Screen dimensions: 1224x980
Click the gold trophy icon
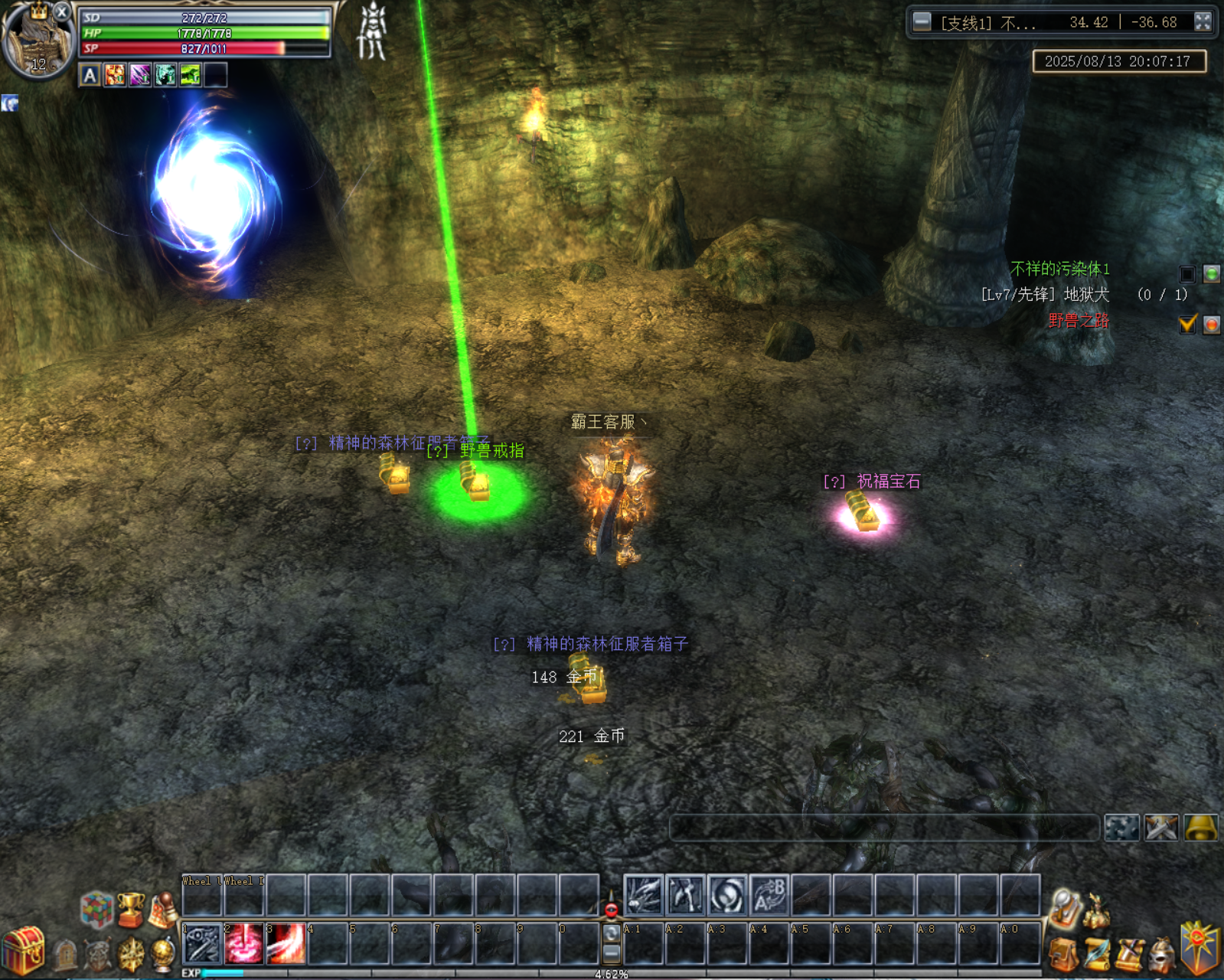point(131,909)
